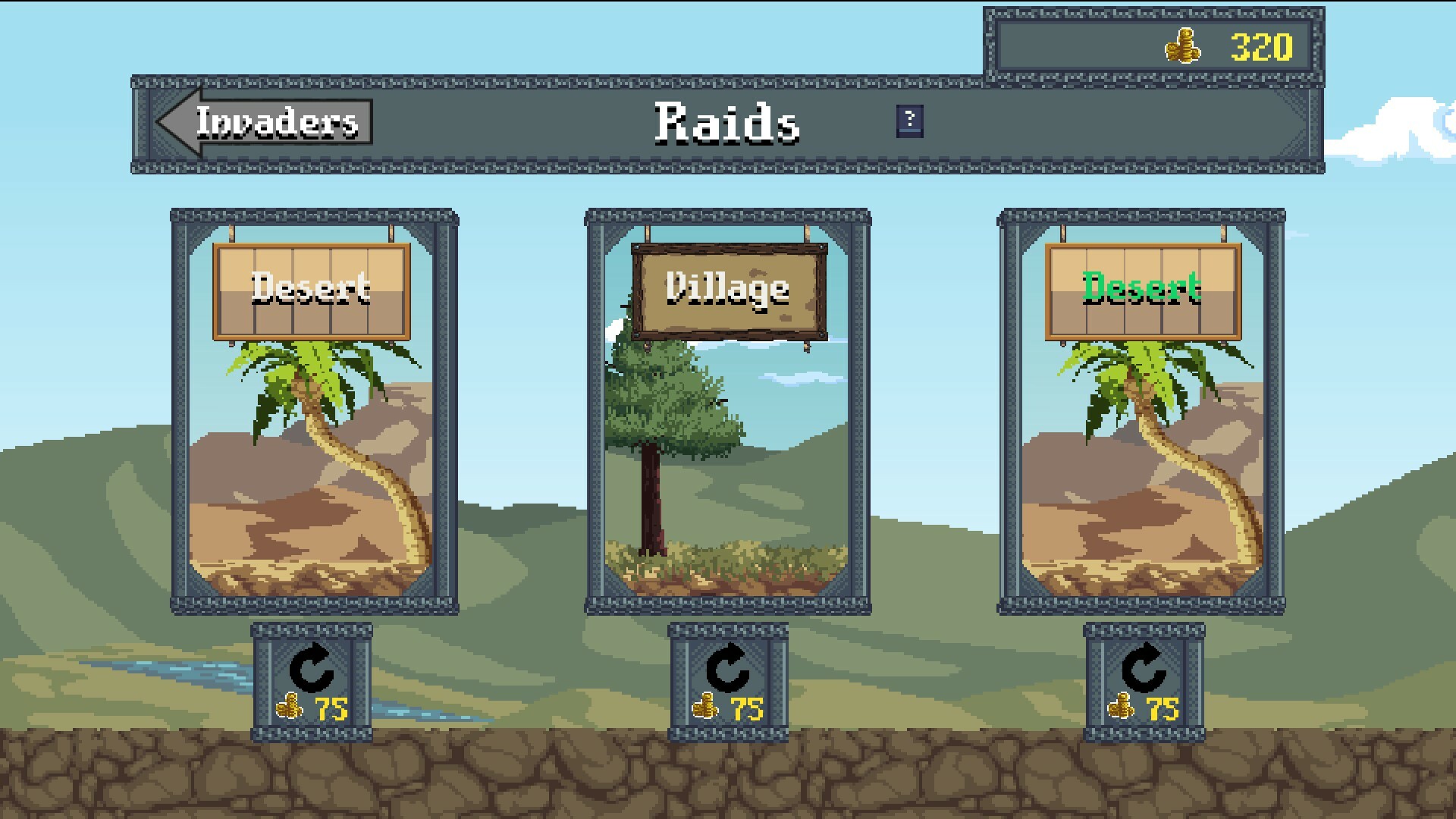Click the gold coin icon in the counter
1456x819 pixels.
[1184, 44]
